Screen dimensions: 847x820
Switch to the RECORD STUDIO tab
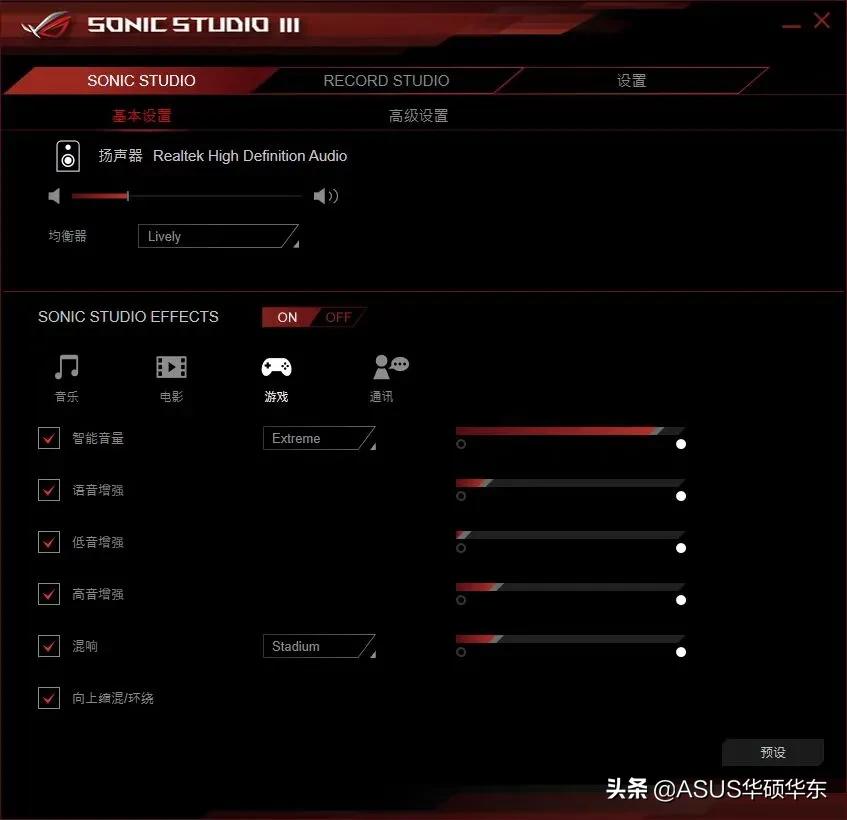(x=386, y=81)
